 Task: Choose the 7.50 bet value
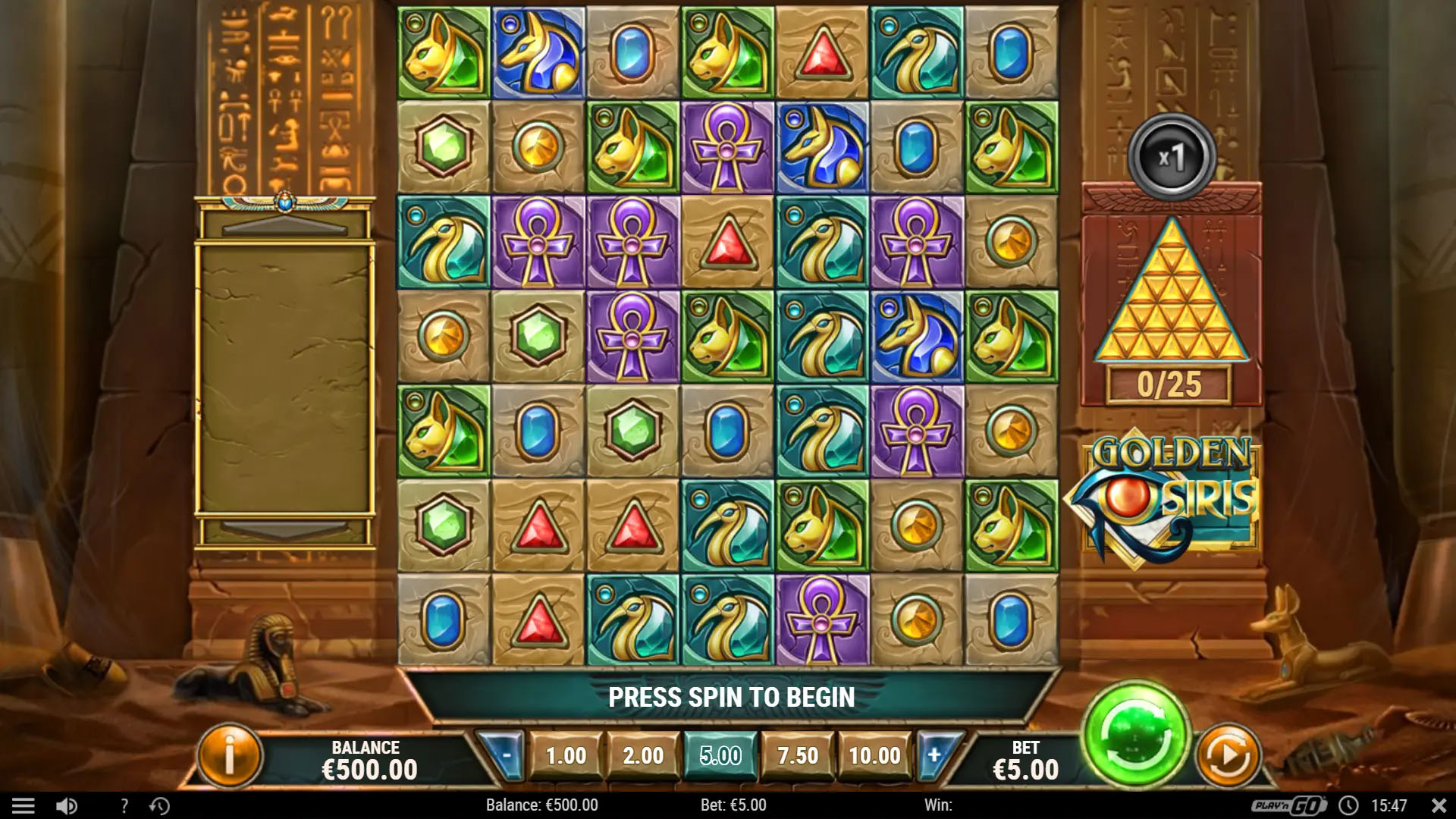(x=797, y=755)
